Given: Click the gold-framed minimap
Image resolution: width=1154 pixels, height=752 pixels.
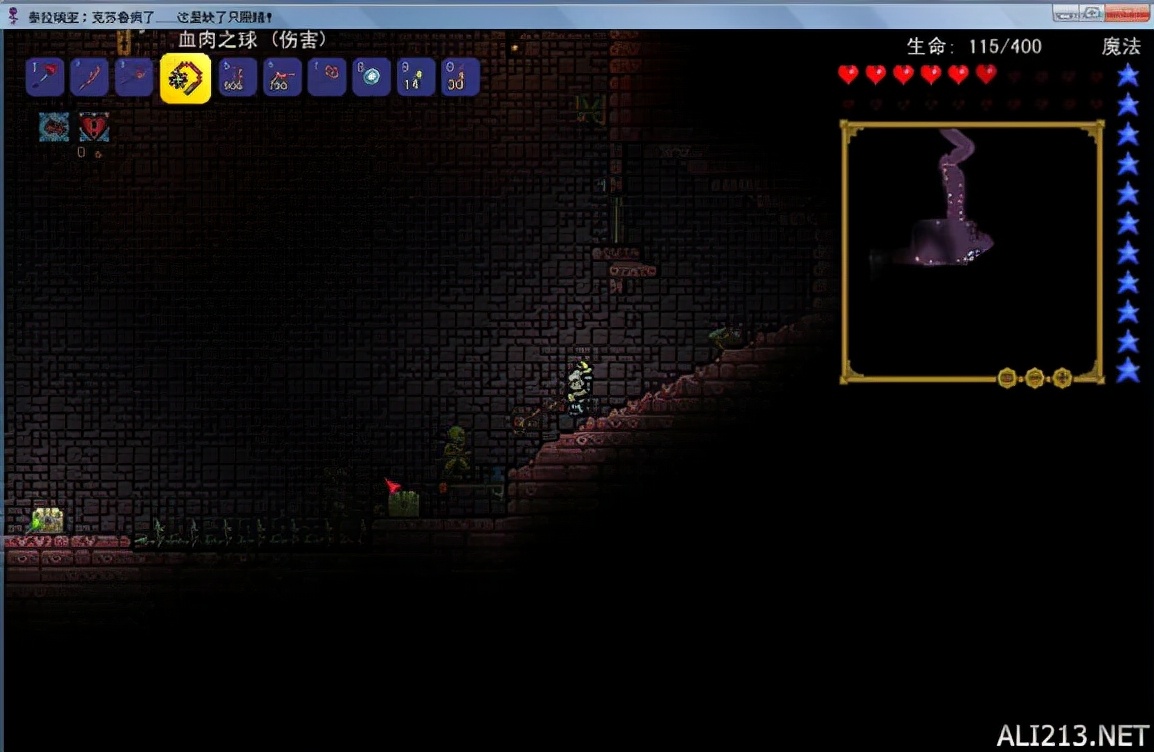Looking at the screenshot, I should [972, 250].
